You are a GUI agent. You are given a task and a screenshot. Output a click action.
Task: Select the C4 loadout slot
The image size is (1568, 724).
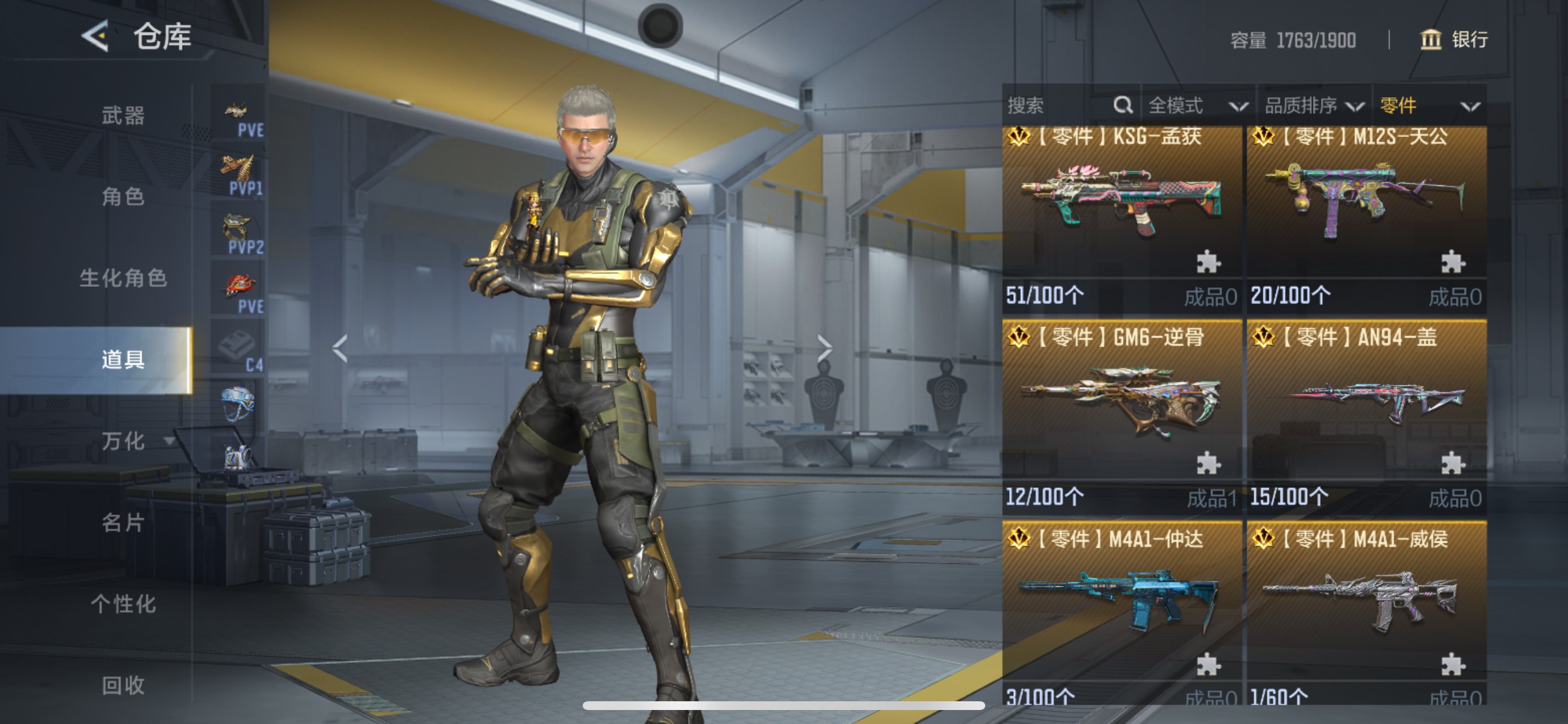(x=239, y=349)
